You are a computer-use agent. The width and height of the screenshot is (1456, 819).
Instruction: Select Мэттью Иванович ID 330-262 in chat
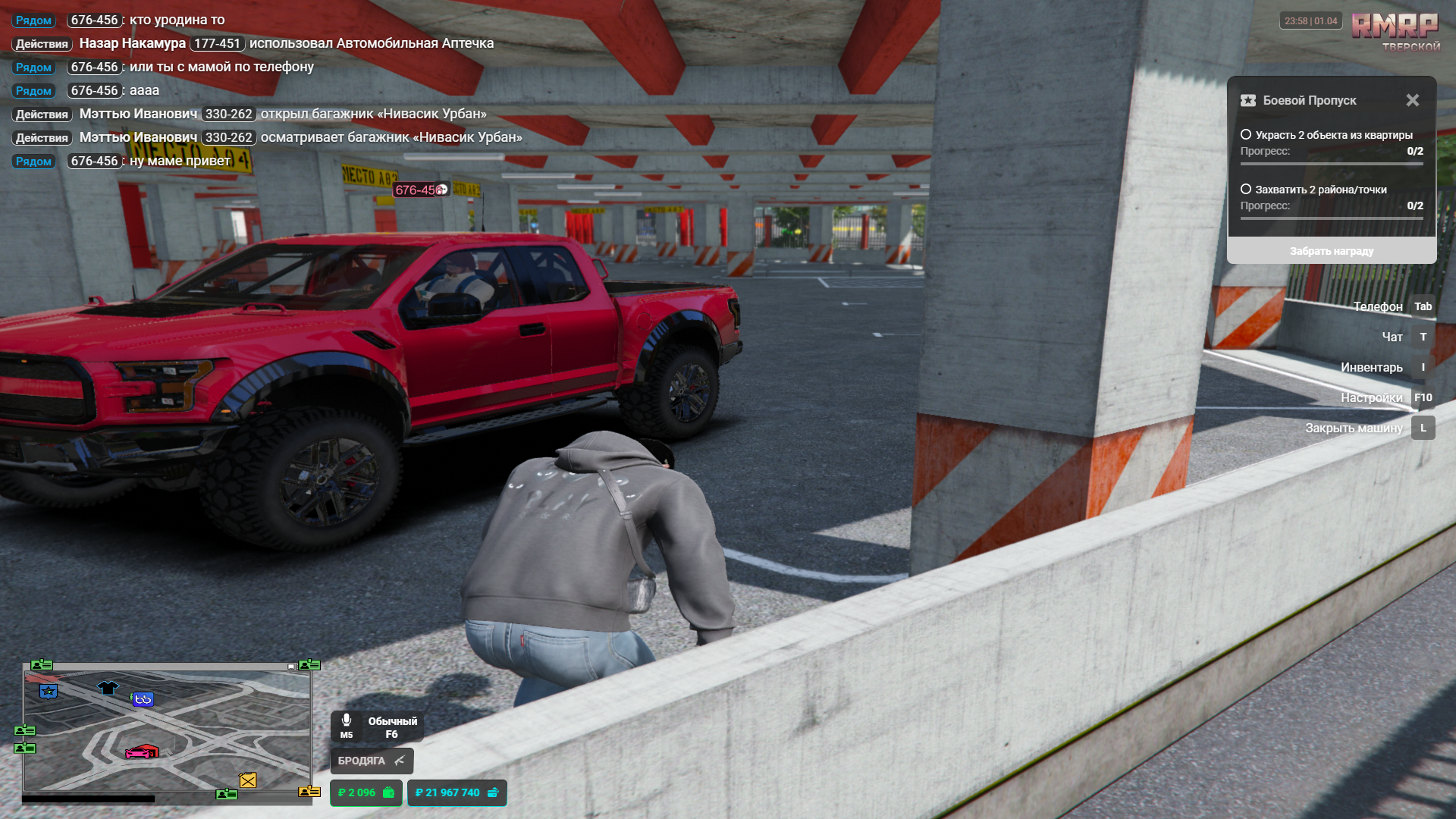[228, 115]
